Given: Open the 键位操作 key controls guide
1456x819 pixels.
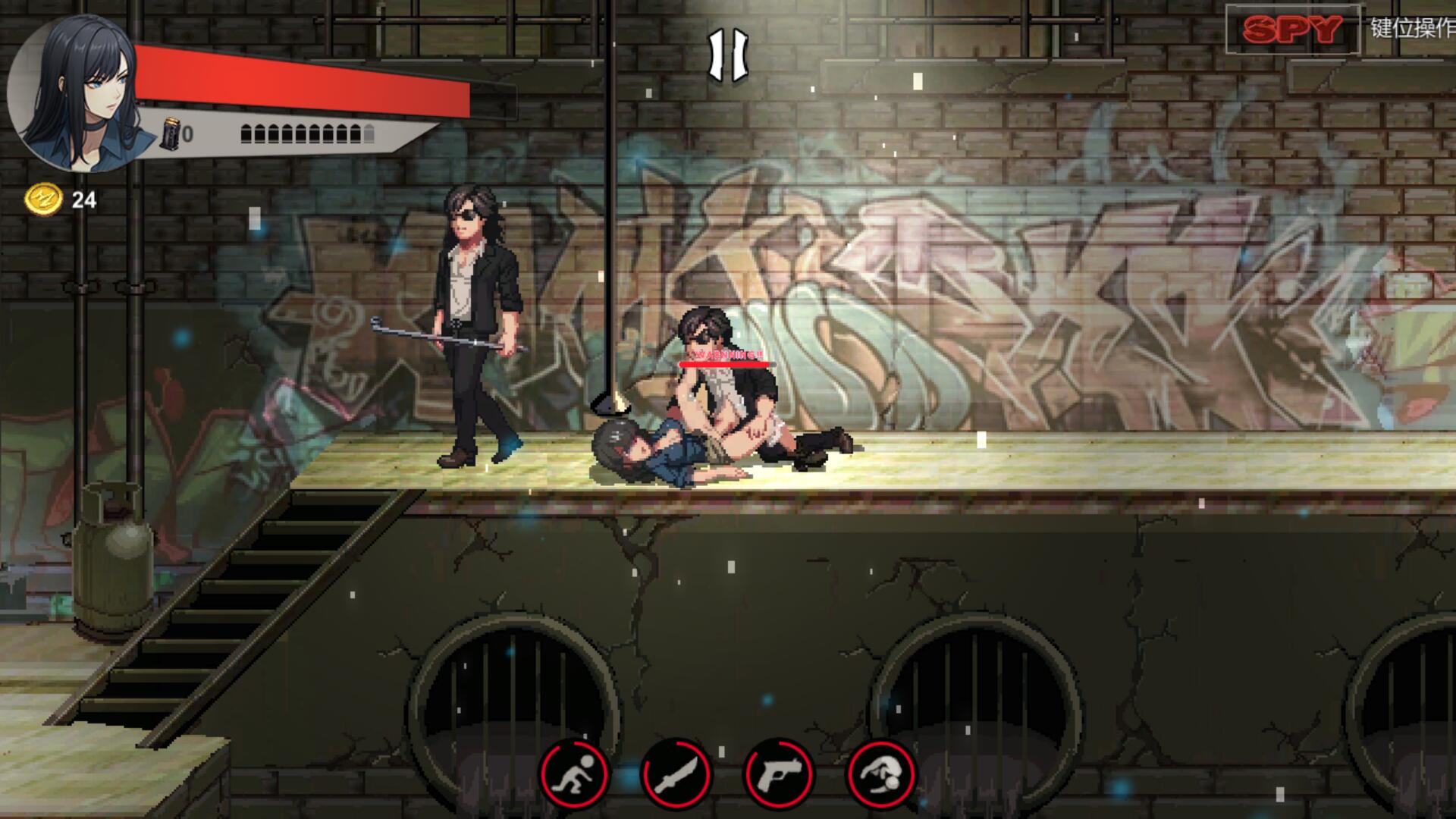Looking at the screenshot, I should tap(1411, 28).
